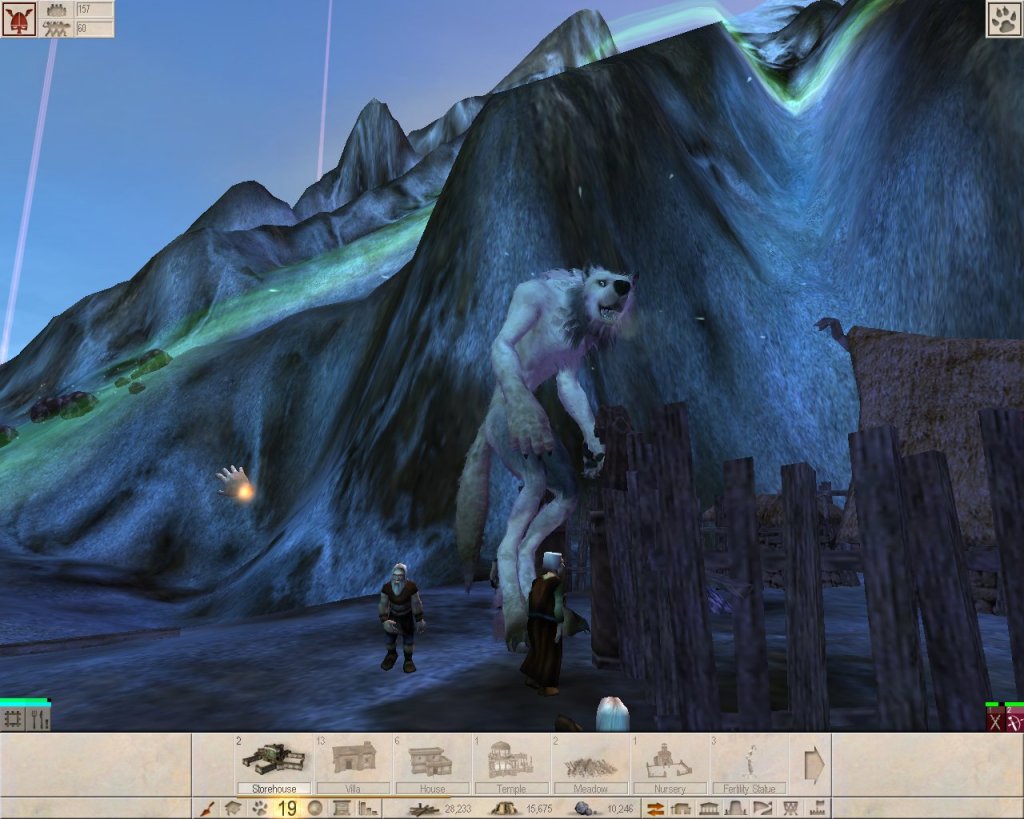Choose the Villa building option
Screen dimensions: 1024x819
(x=353, y=760)
